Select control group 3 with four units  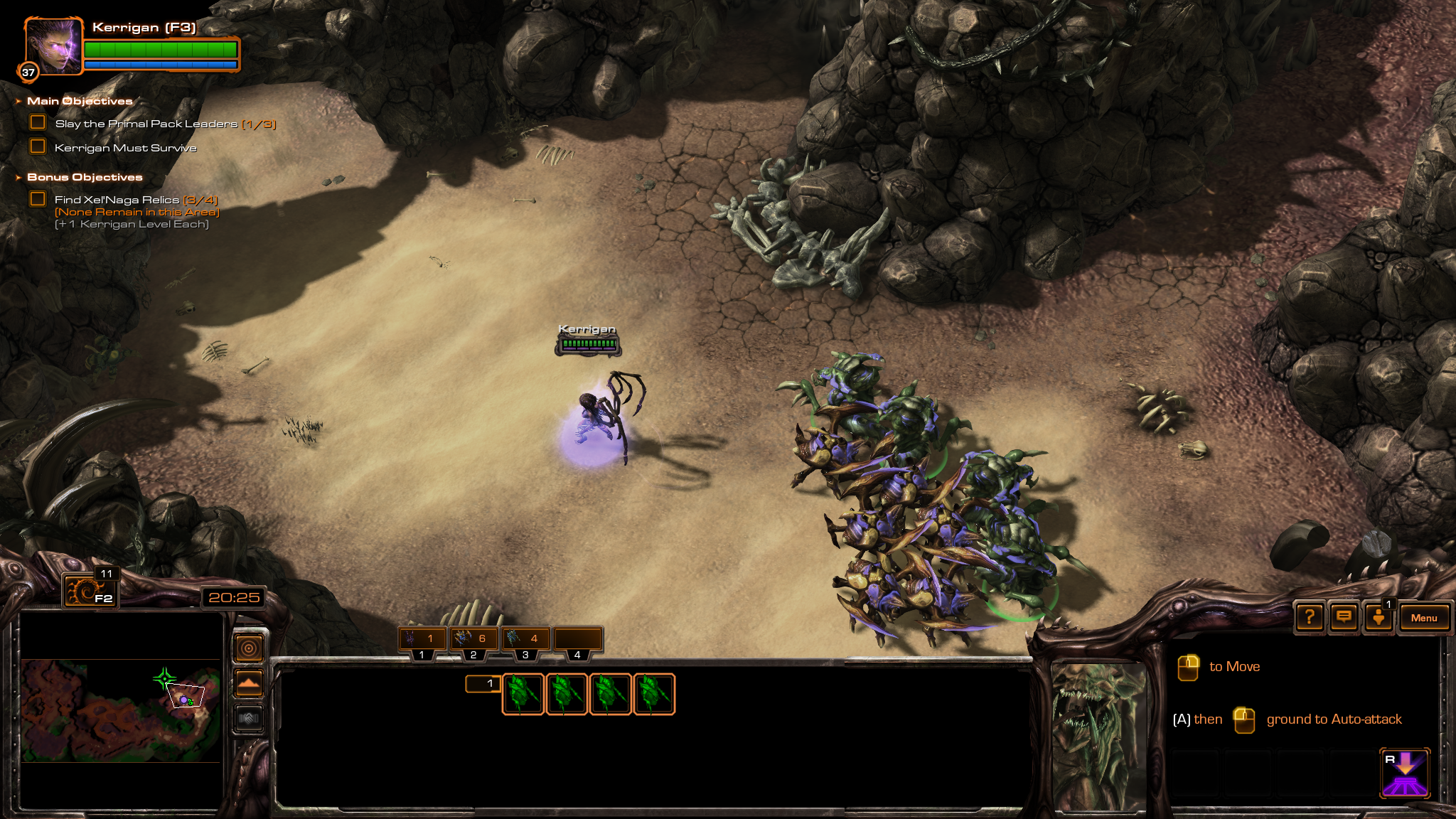(x=526, y=639)
